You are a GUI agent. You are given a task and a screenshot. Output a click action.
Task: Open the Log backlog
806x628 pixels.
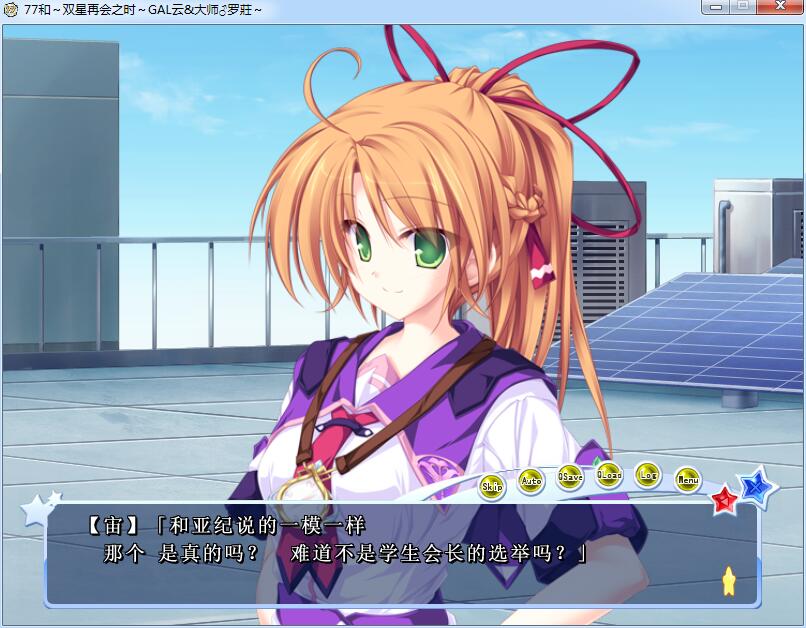click(x=648, y=475)
